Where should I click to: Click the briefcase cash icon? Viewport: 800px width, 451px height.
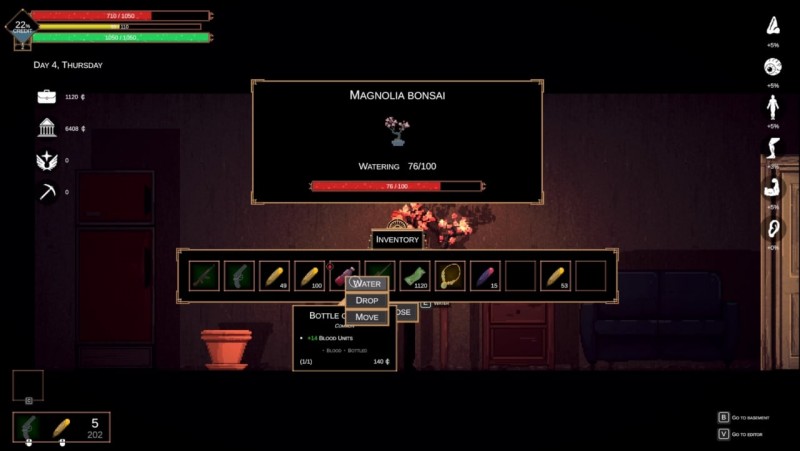coord(47,97)
